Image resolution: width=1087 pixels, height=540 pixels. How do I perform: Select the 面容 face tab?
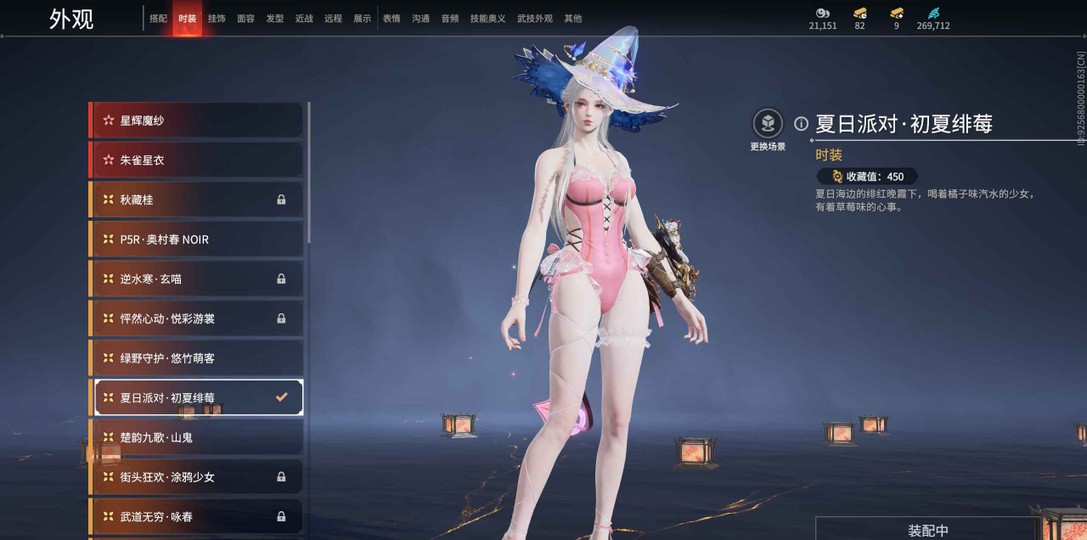click(245, 19)
